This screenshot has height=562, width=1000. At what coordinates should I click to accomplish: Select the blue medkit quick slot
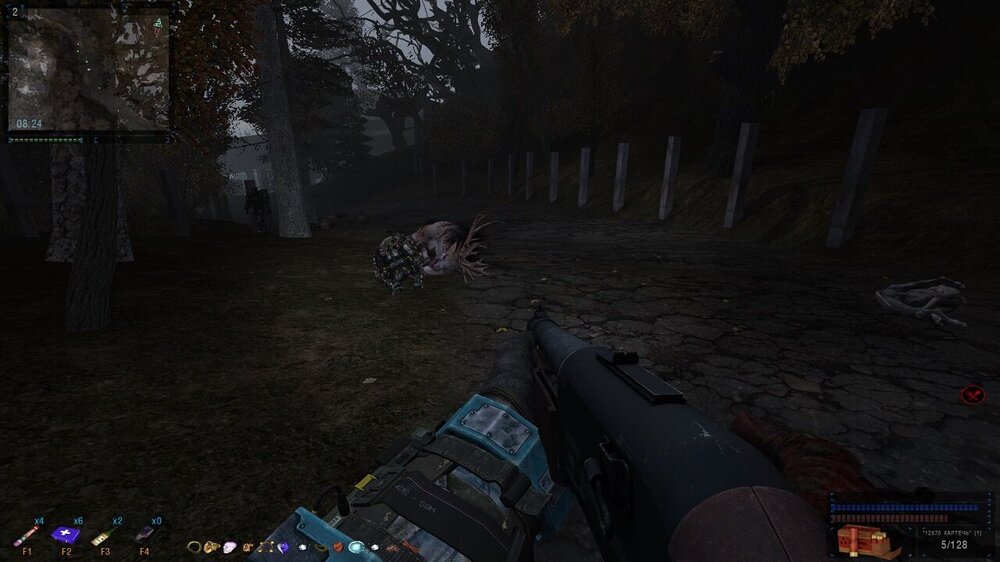(x=66, y=535)
